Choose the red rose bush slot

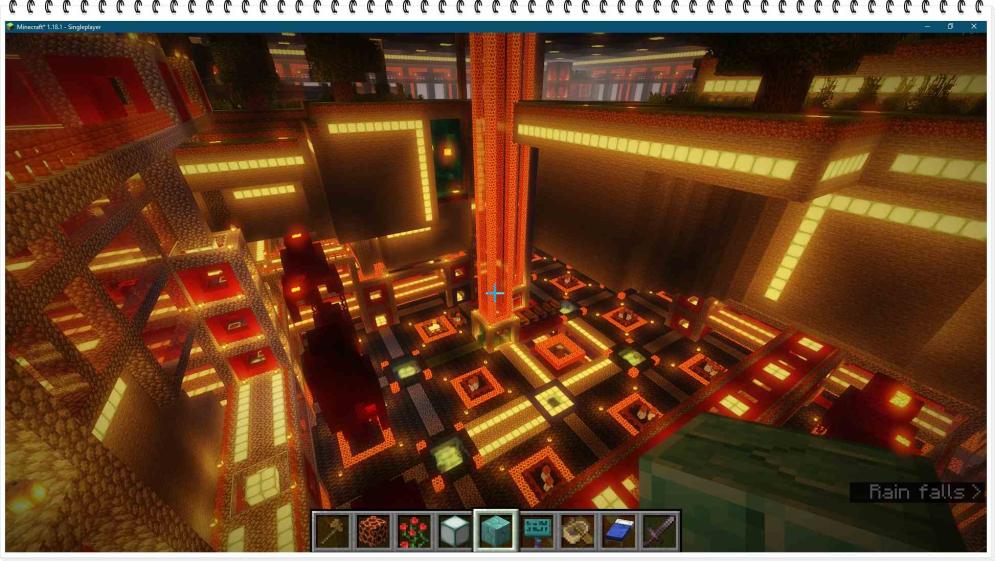pyautogui.click(x=414, y=531)
